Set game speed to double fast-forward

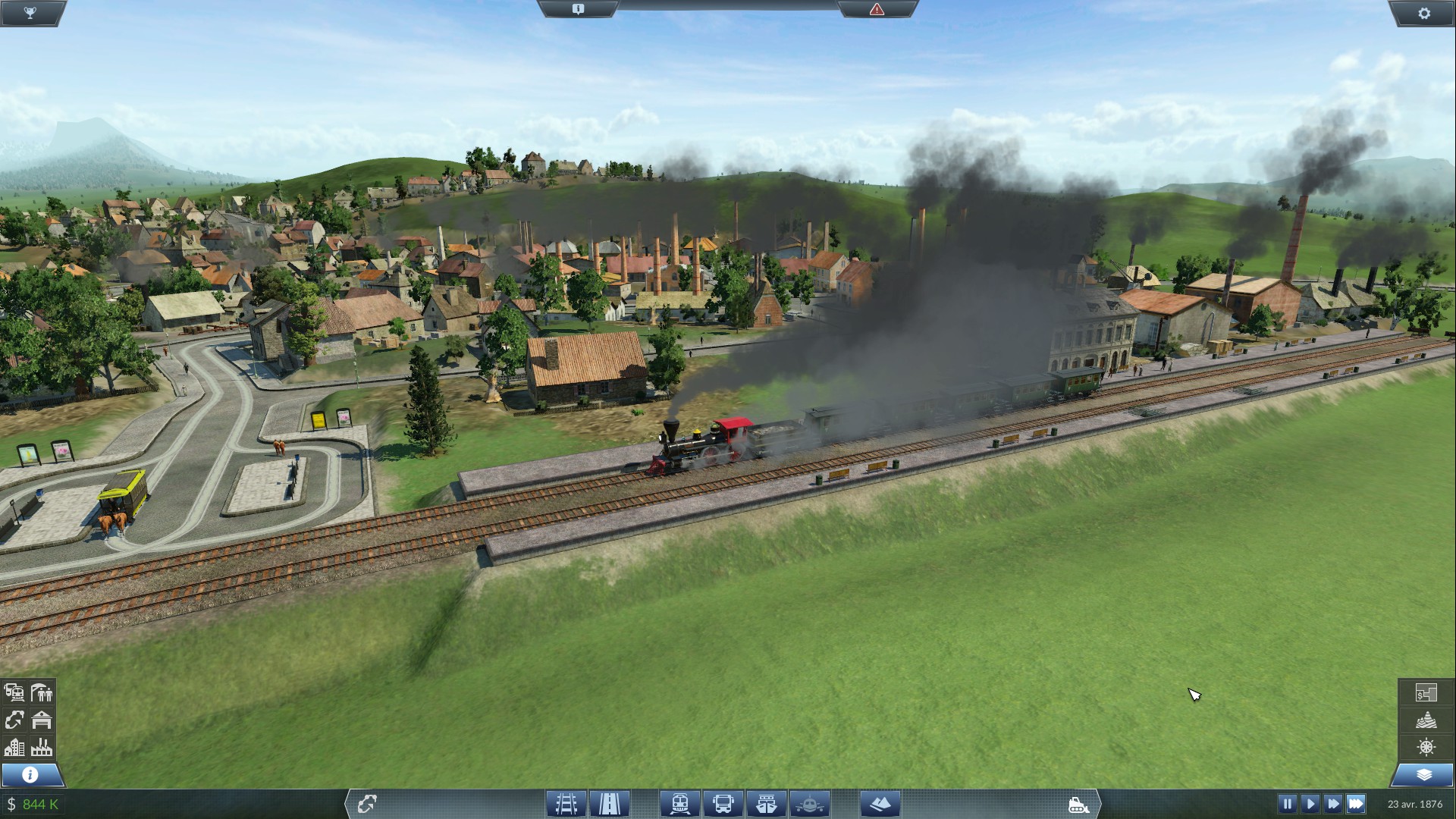[x=1332, y=803]
